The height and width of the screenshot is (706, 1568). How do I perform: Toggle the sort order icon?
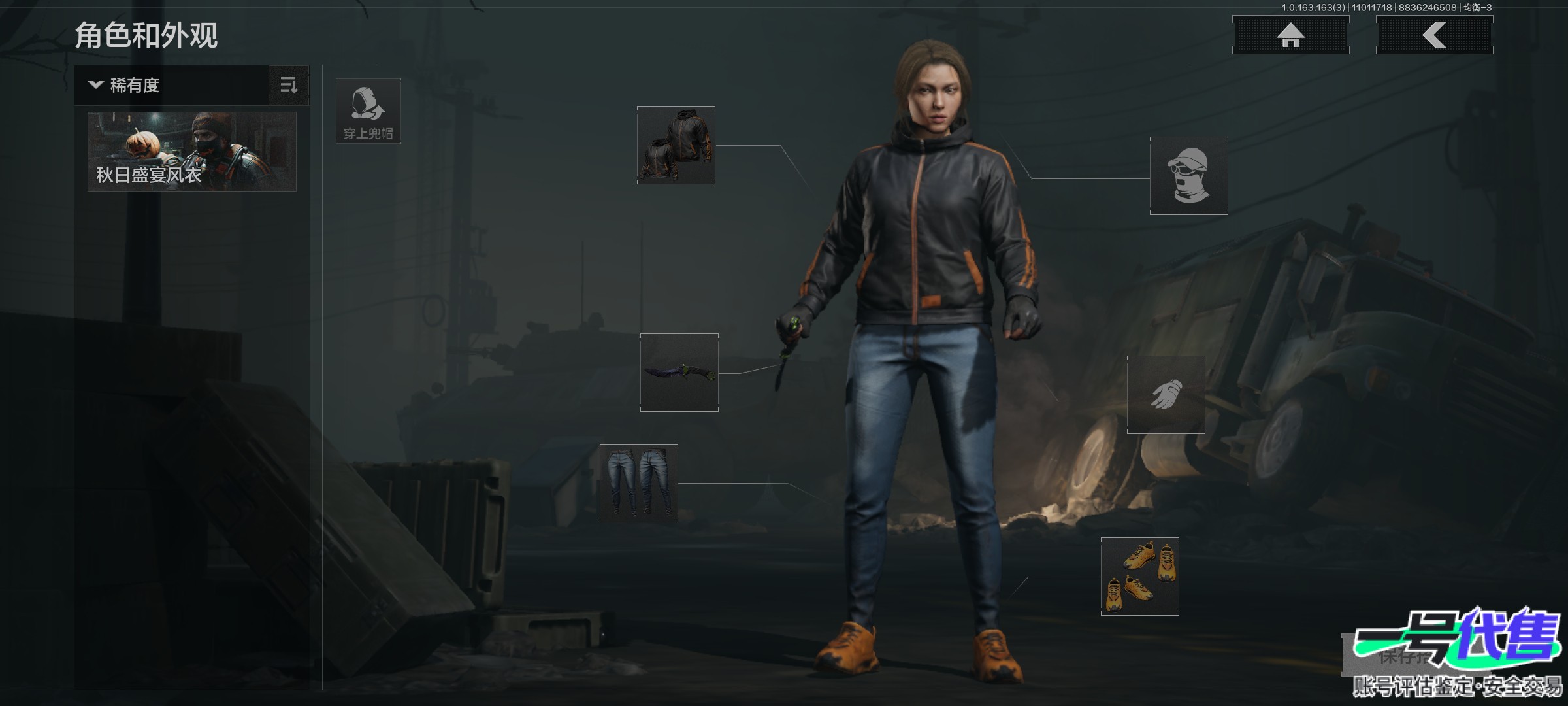(x=289, y=85)
